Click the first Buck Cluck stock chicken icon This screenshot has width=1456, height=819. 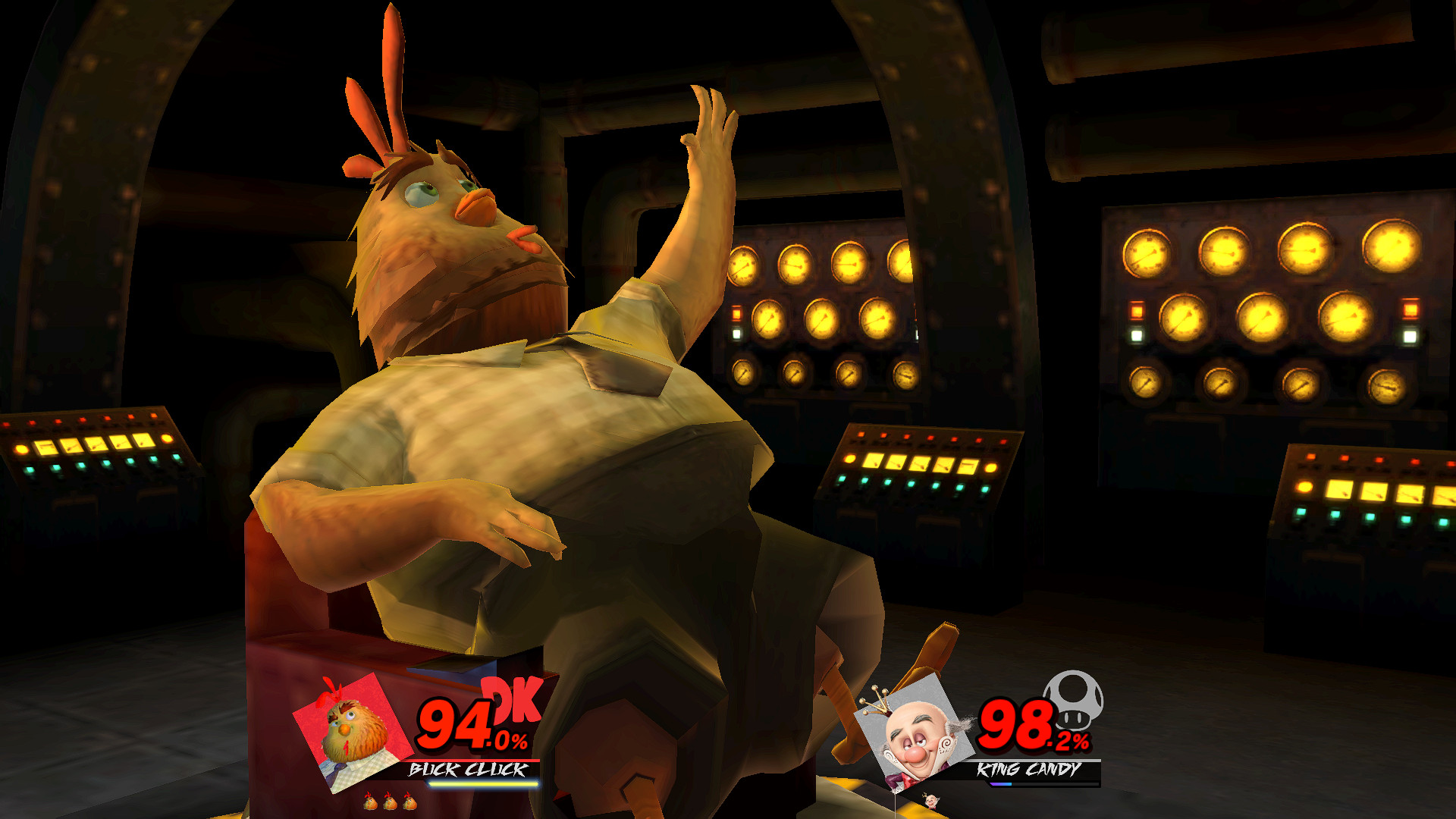click(x=370, y=803)
